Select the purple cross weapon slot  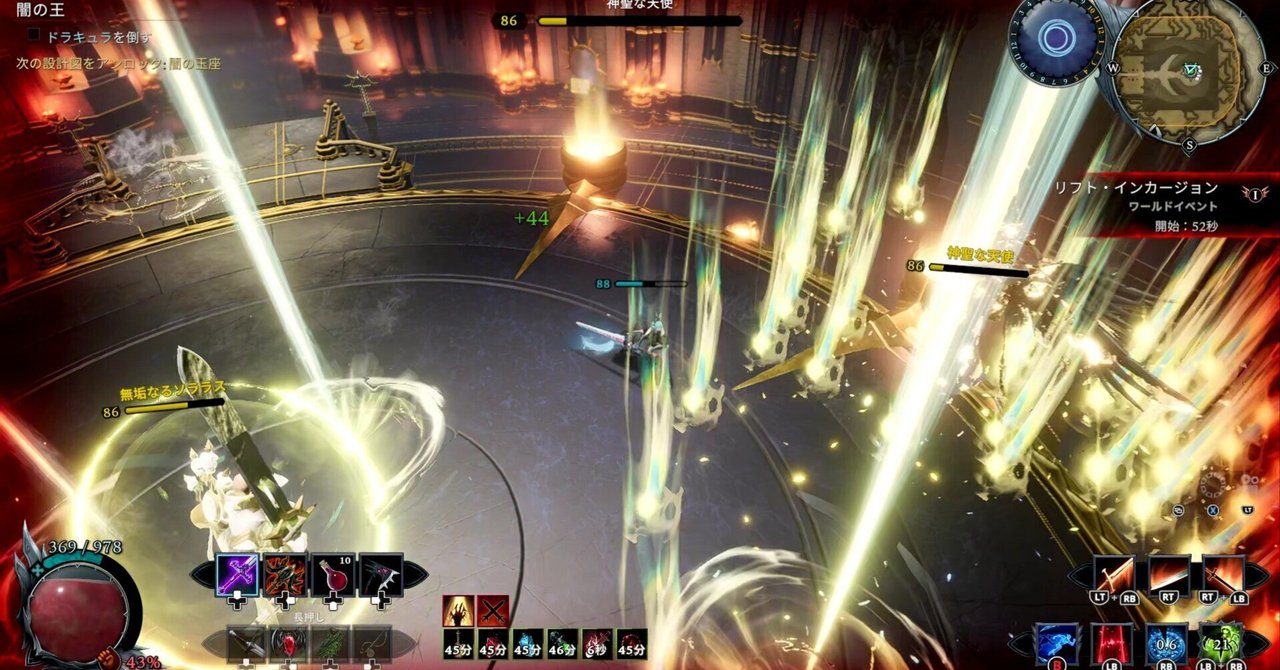[x=237, y=575]
